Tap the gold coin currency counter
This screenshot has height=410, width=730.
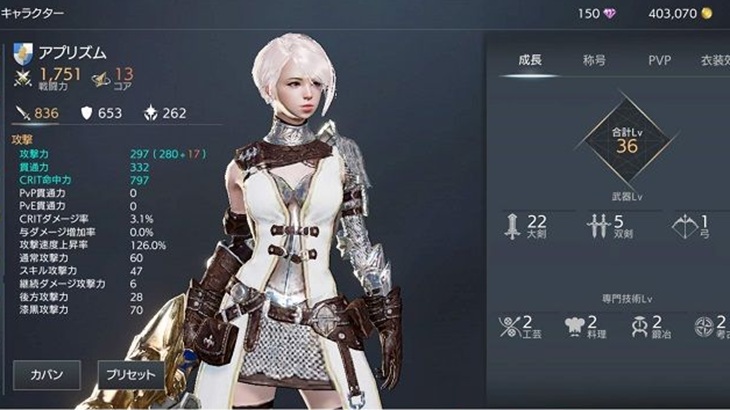680,13
